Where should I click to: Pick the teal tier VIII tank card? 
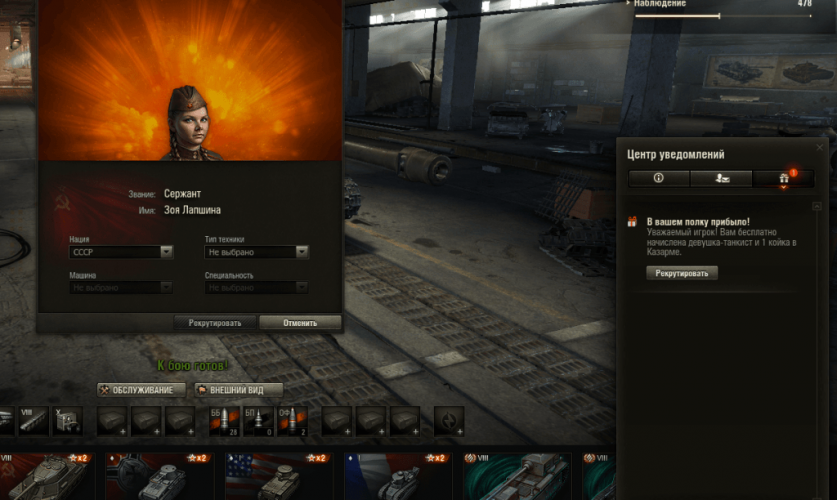(515, 476)
